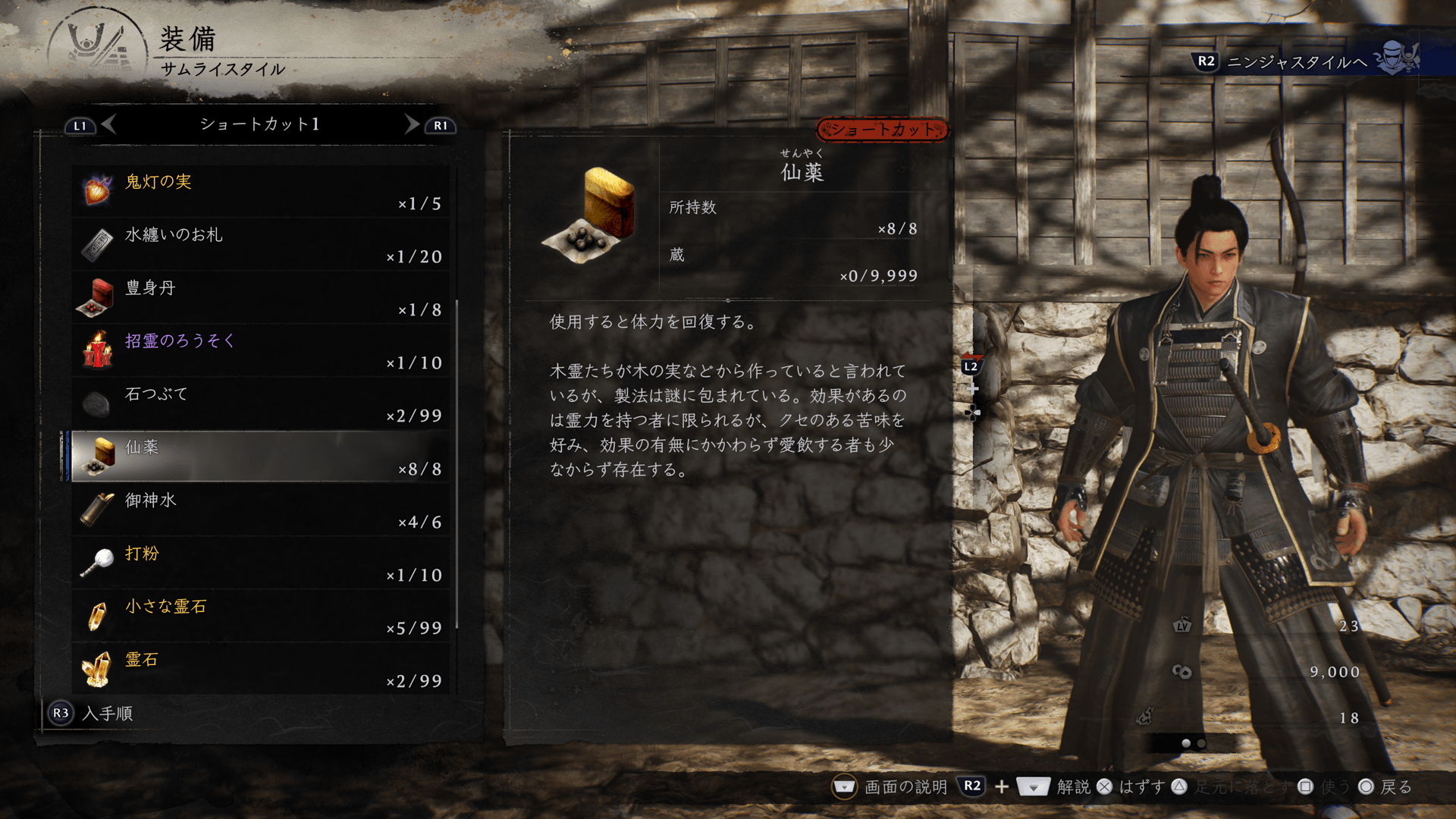The width and height of the screenshot is (1456, 819).
Task: Go back with the 戻る option
Action: click(1395, 787)
